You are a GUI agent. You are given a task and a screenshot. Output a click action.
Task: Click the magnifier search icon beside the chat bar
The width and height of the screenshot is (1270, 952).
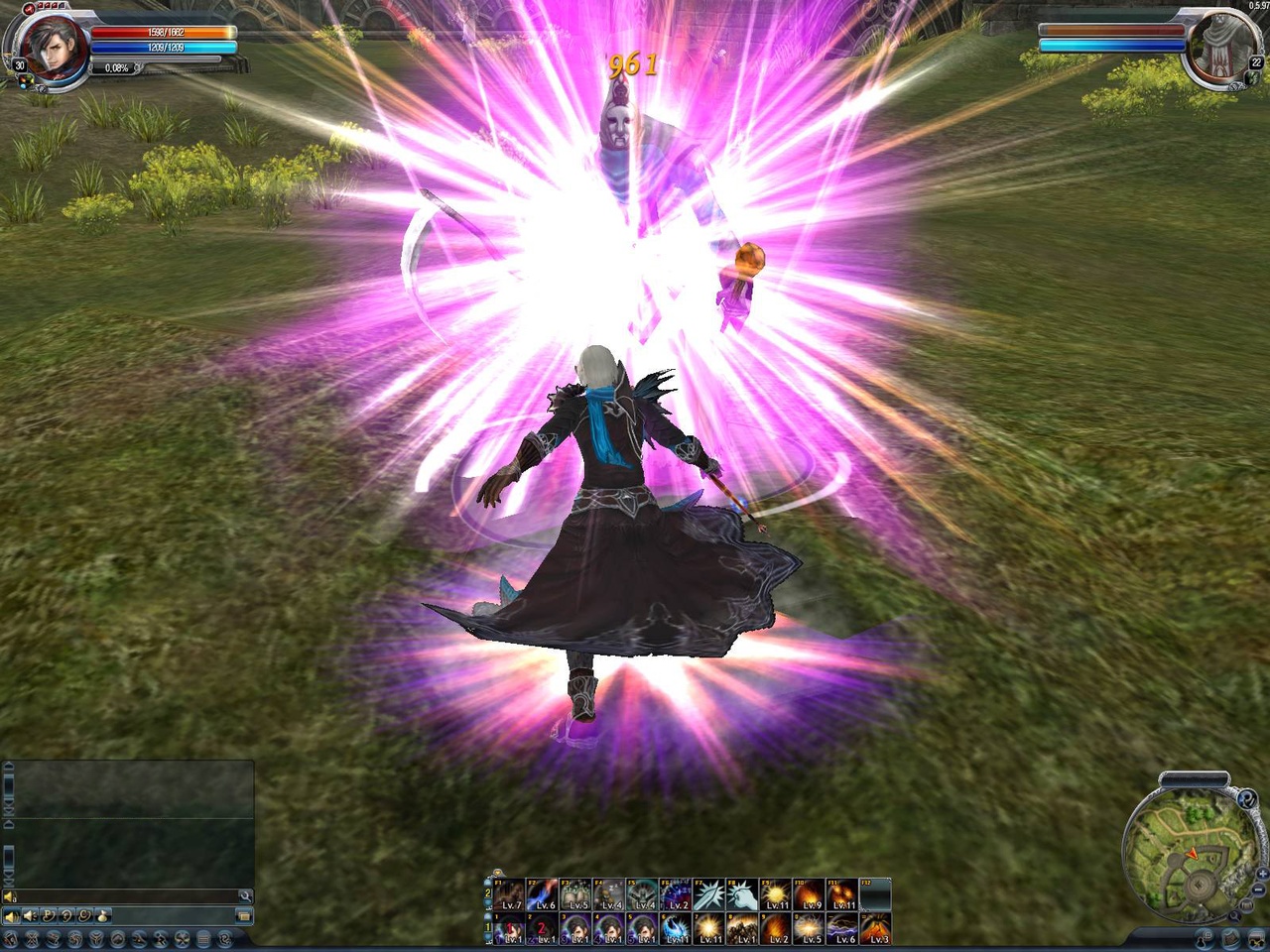click(x=245, y=896)
